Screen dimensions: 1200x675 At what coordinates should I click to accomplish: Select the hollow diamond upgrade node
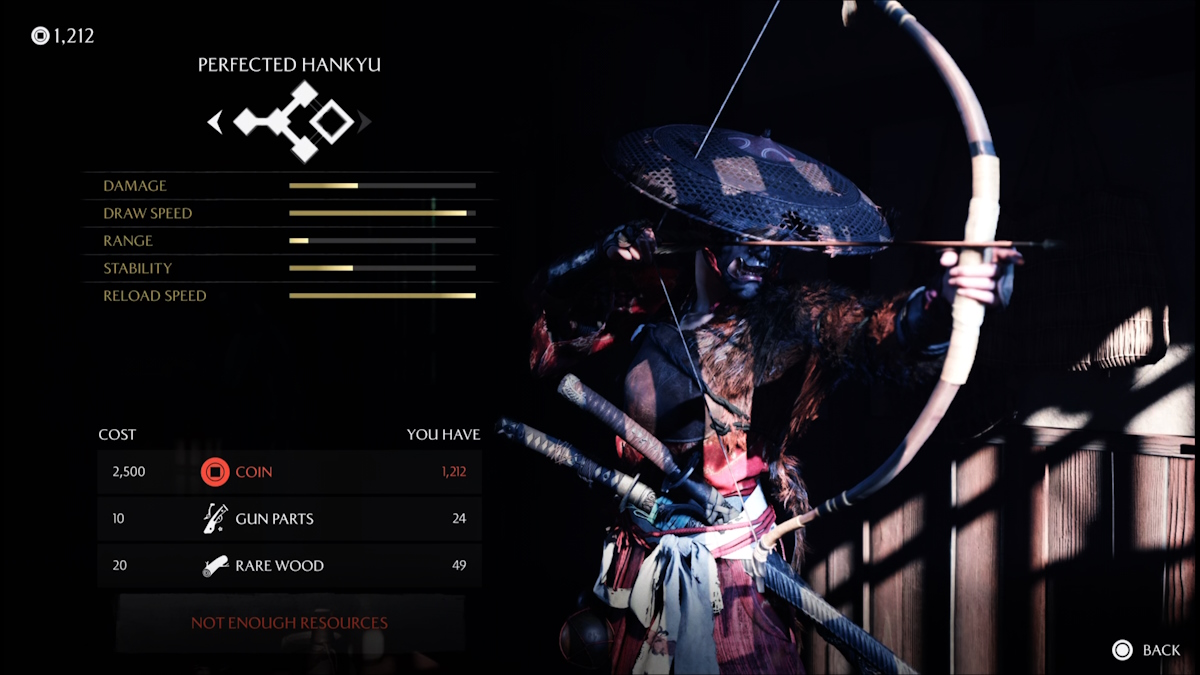(330, 122)
